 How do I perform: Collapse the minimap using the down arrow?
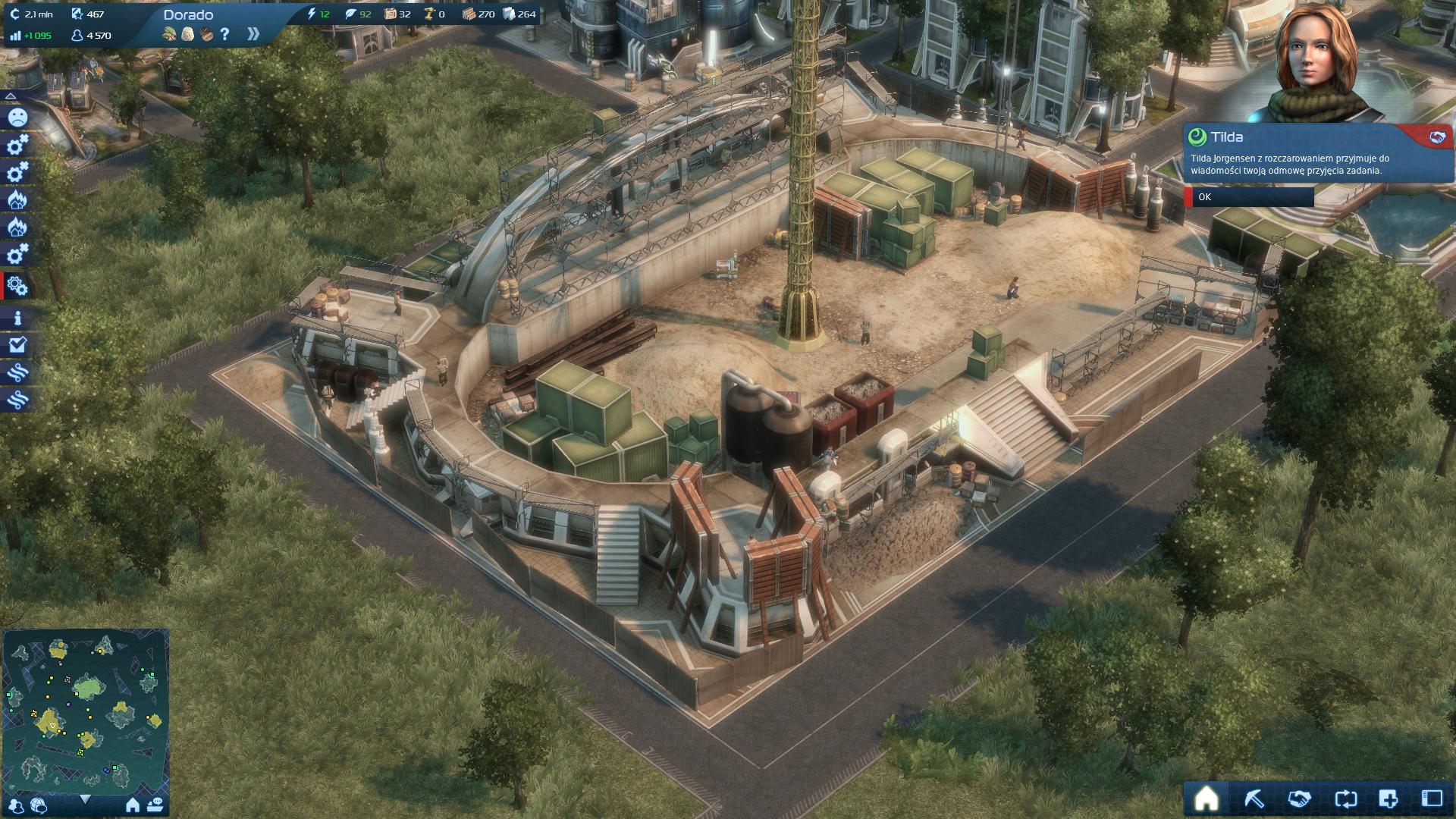(x=85, y=799)
